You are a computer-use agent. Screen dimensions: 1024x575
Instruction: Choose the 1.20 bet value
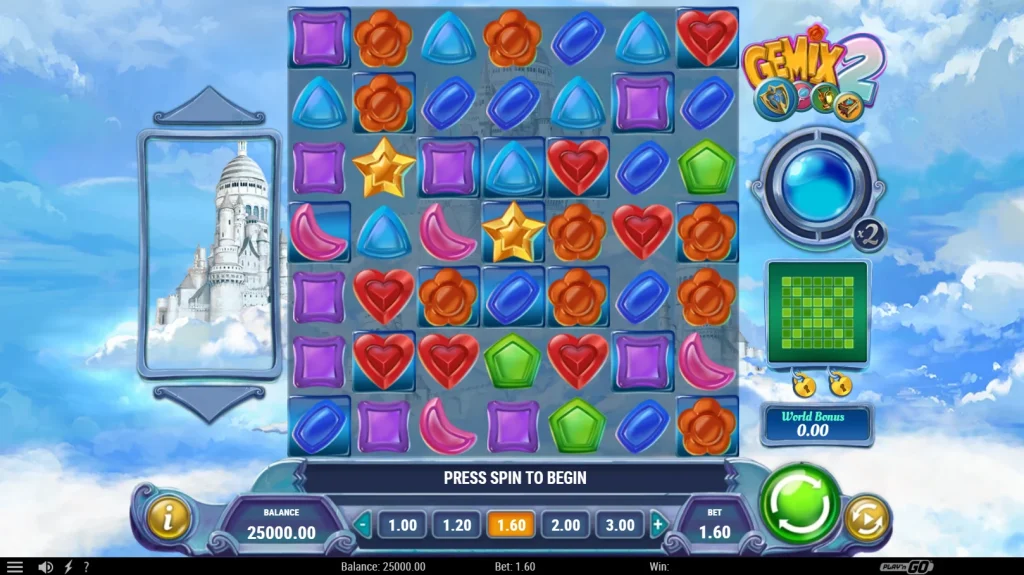click(456, 525)
